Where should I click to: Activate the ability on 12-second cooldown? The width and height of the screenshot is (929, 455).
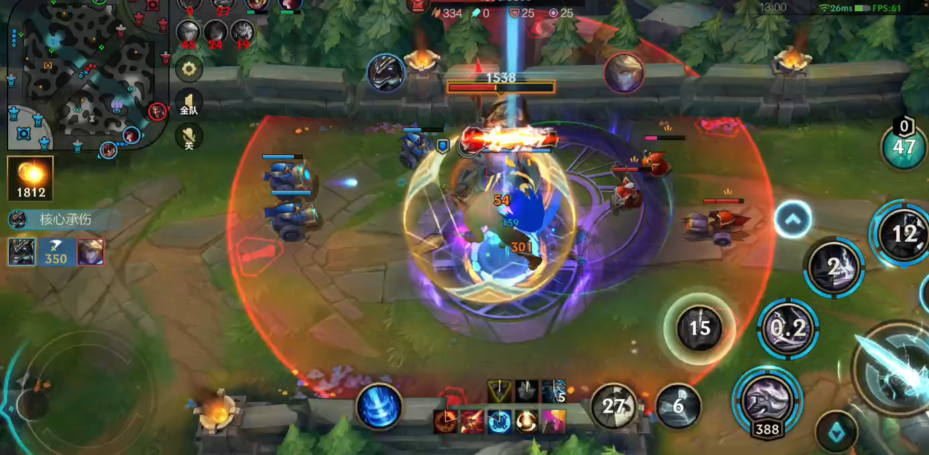tap(903, 233)
